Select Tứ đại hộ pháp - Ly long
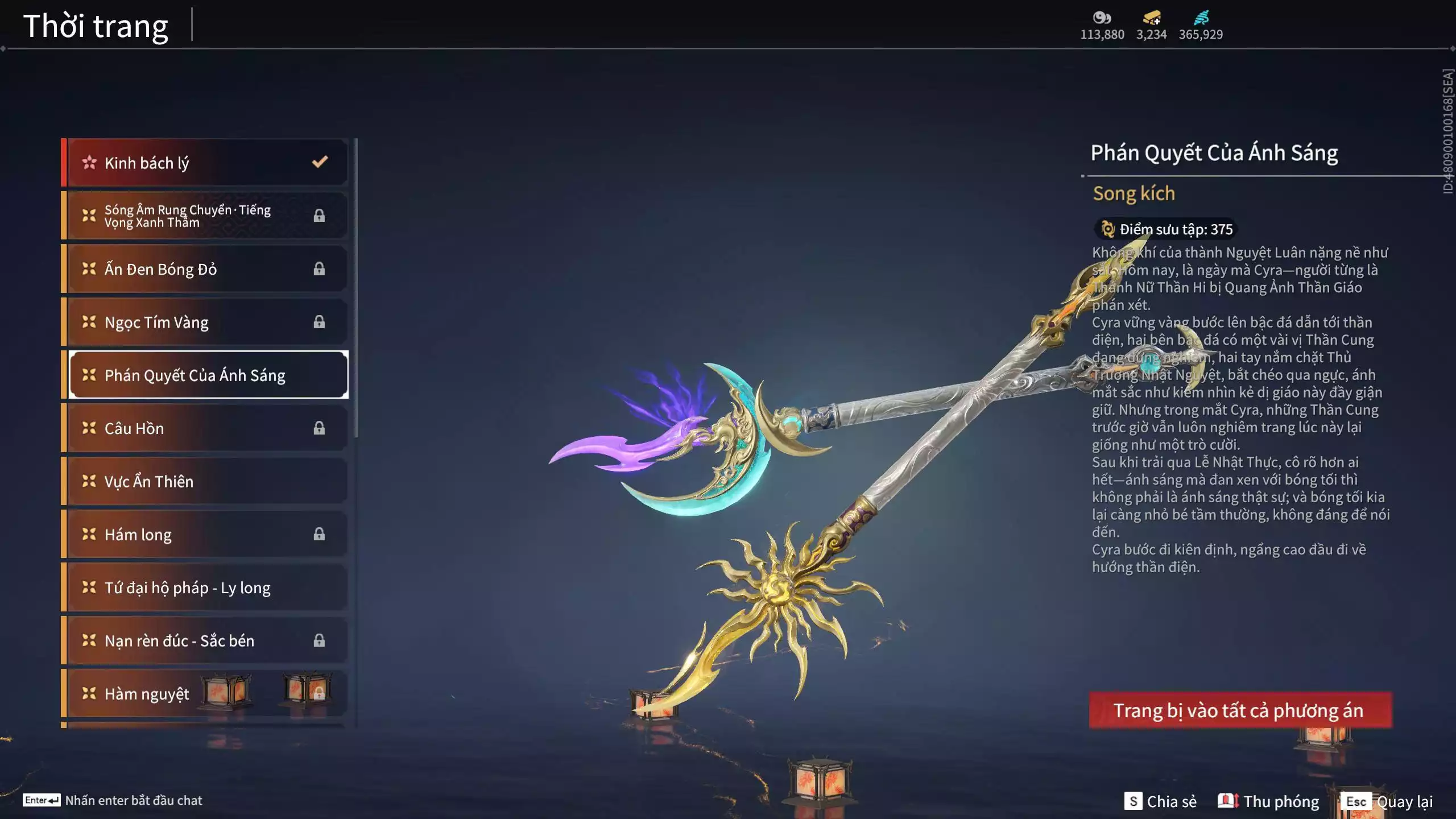The width and height of the screenshot is (1456, 819). click(x=205, y=588)
